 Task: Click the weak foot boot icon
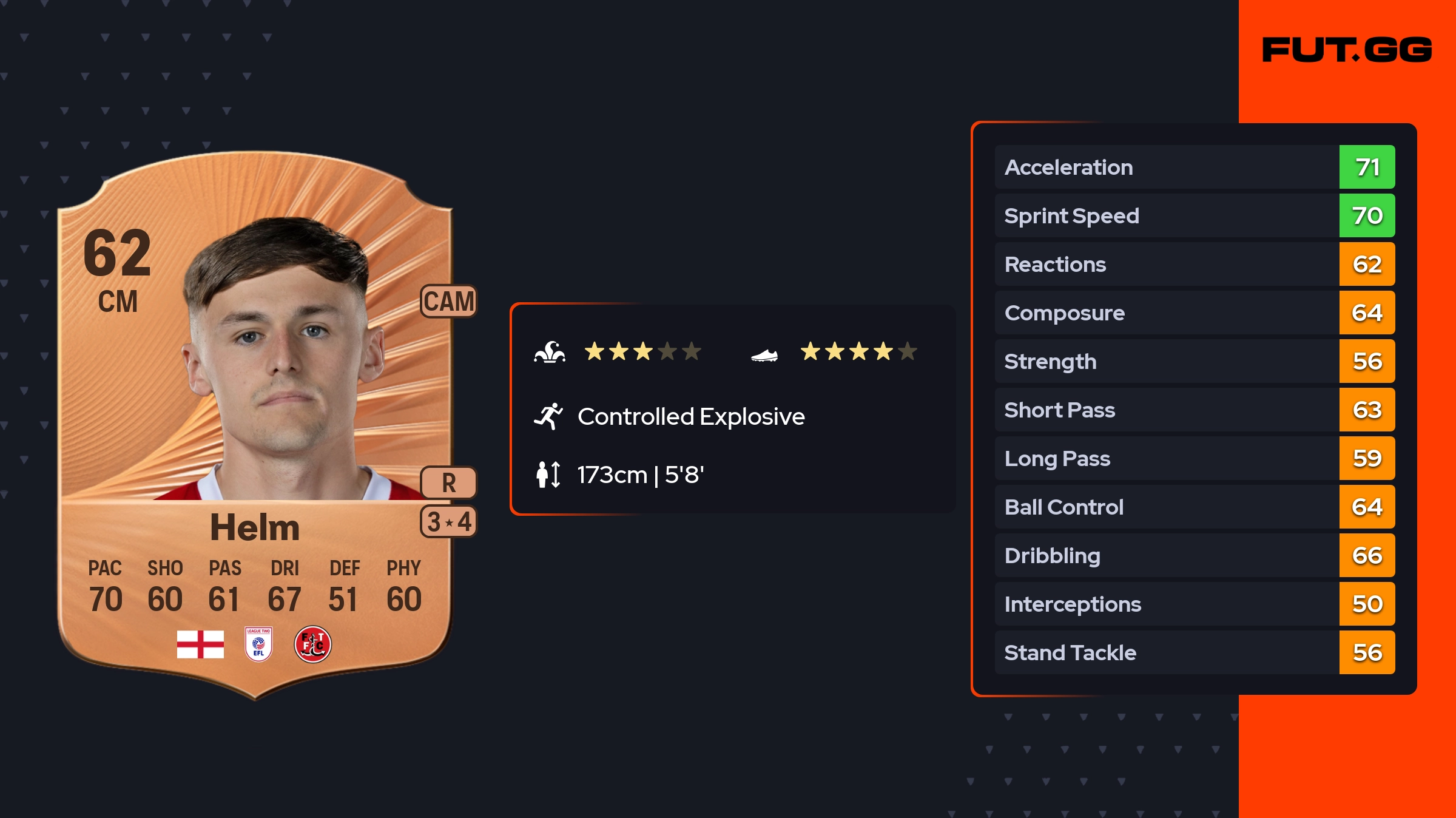[x=764, y=355]
